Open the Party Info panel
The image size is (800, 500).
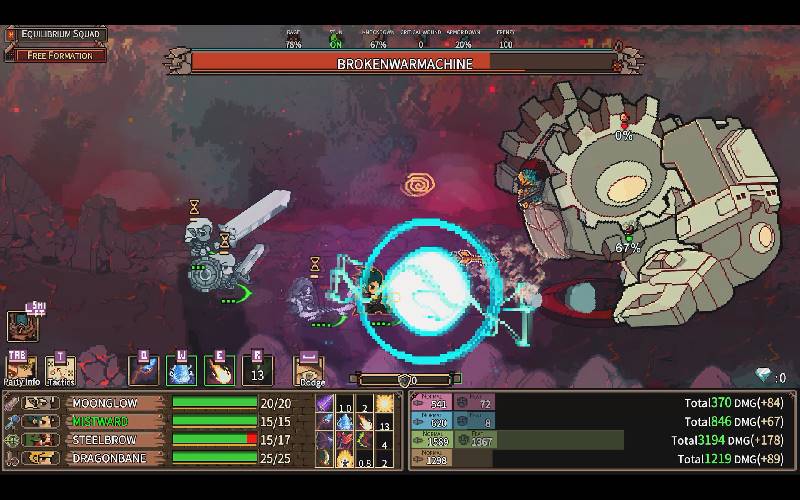[x=21, y=370]
